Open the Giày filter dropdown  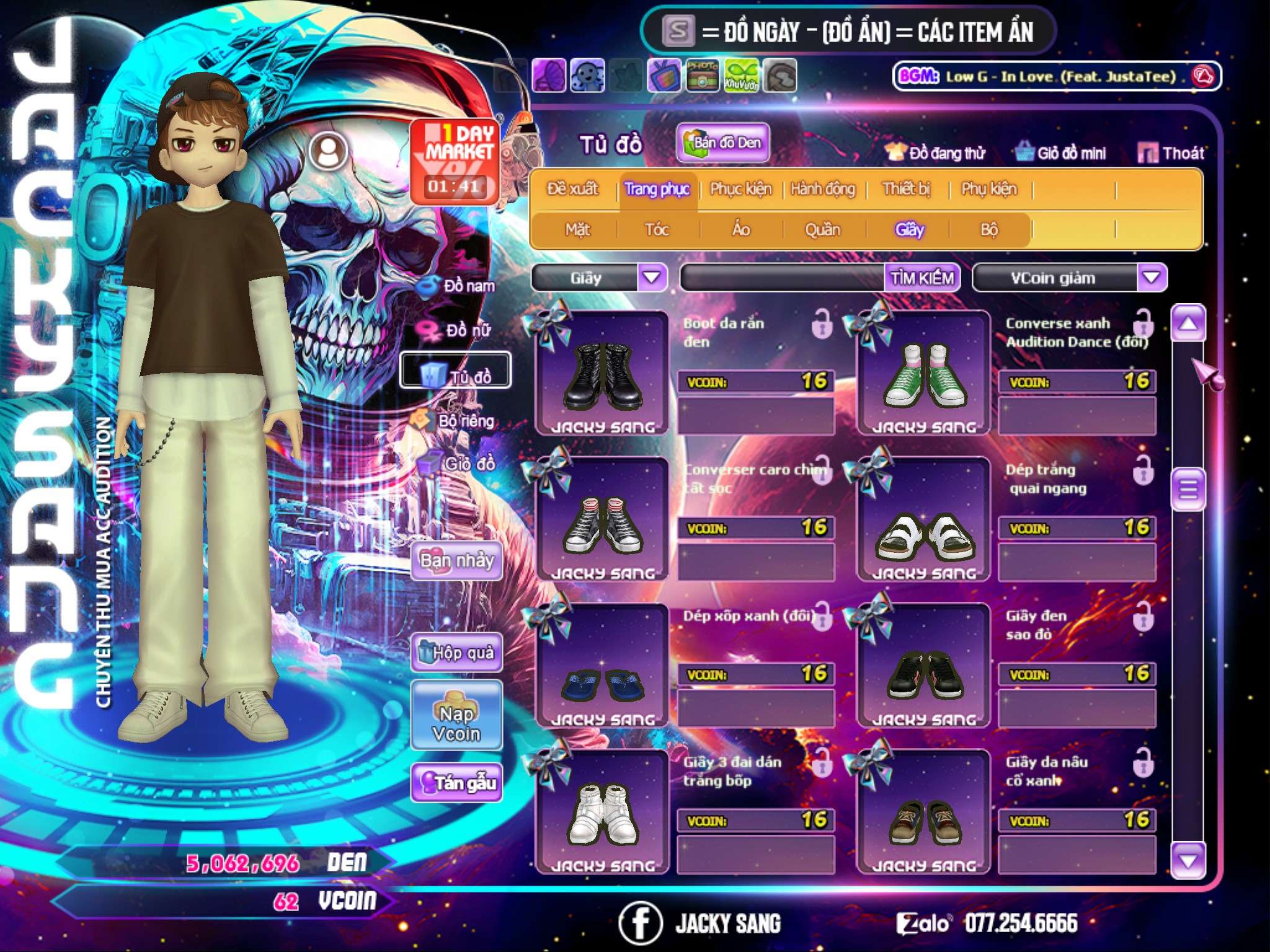click(652, 277)
